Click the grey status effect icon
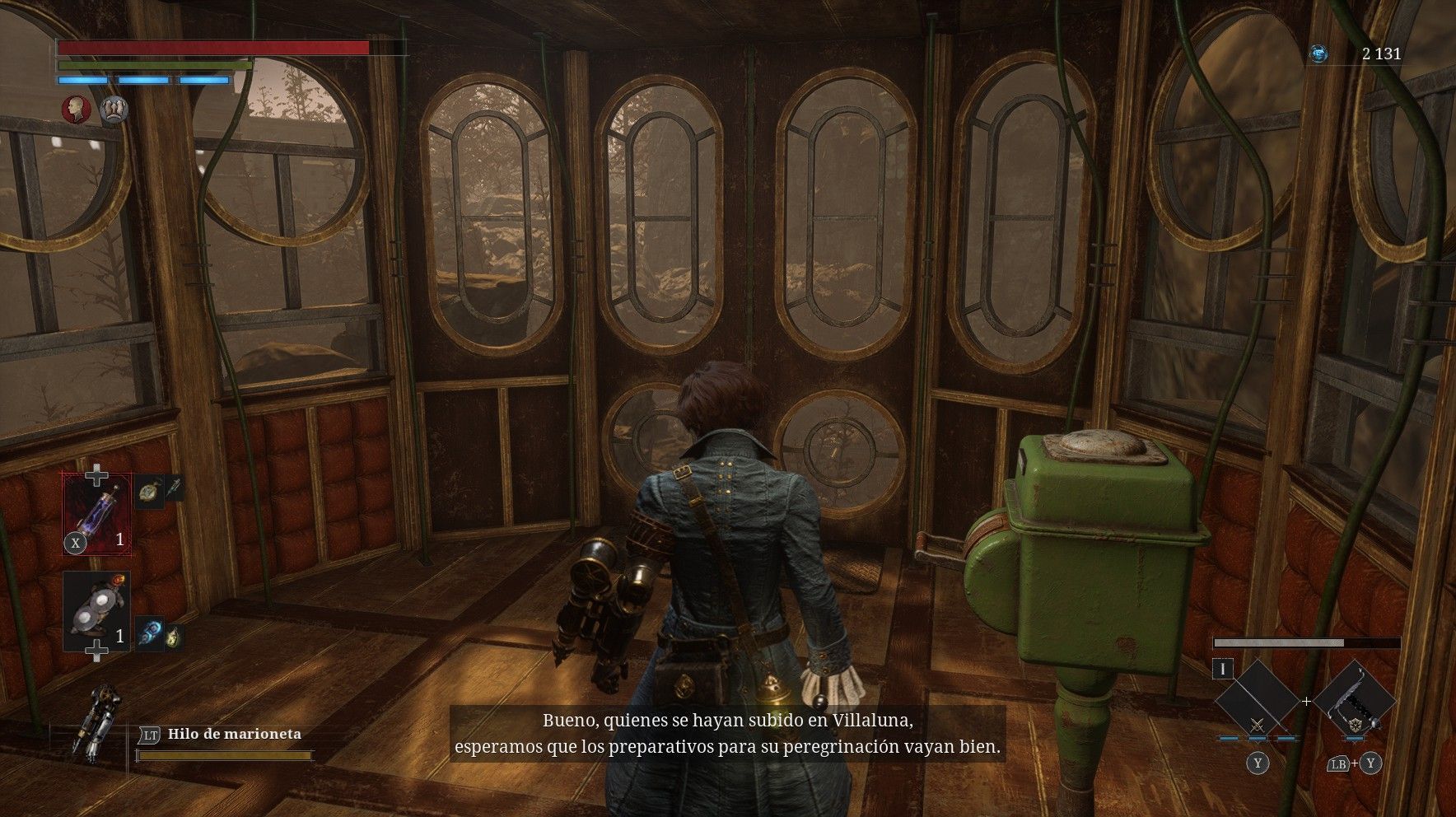This screenshot has height=817, width=1456. [x=114, y=110]
